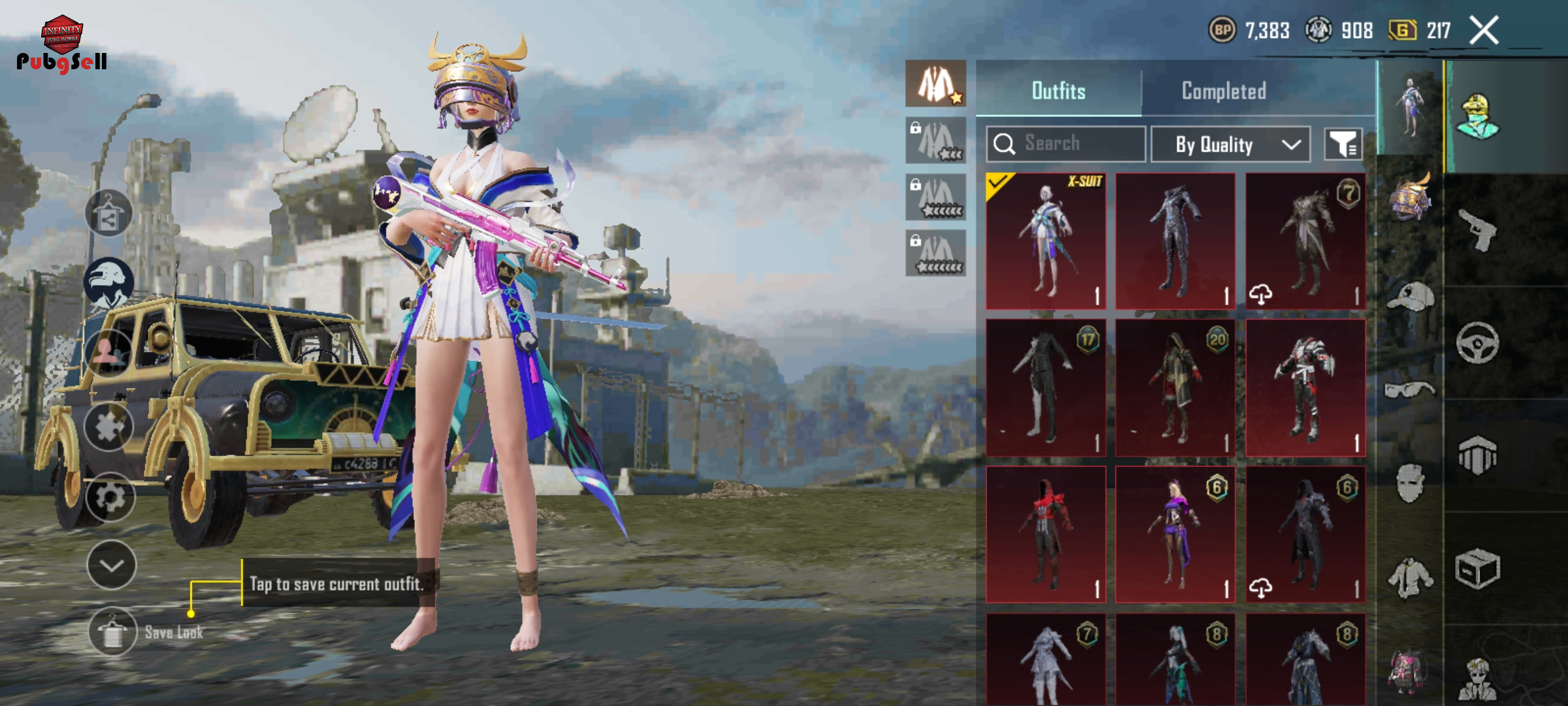This screenshot has height=706, width=1568.
Task: Open the gear settings icon
Action: pos(110,497)
